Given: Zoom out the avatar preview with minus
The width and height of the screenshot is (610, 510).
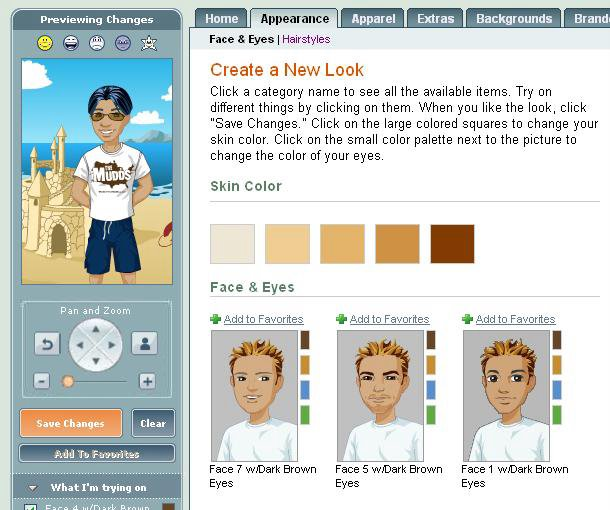Looking at the screenshot, I should tap(42, 381).
